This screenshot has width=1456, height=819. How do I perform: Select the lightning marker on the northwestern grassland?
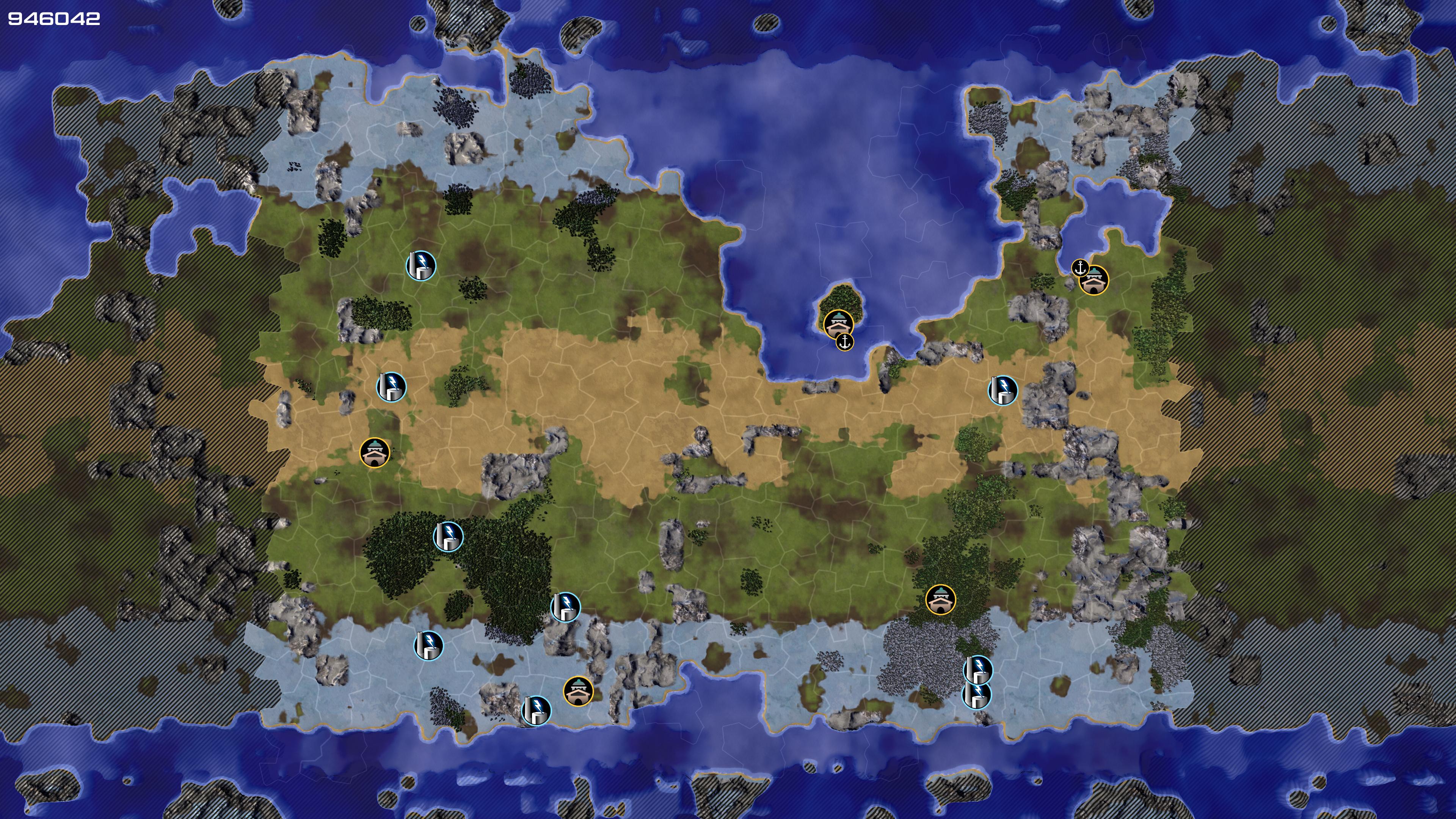point(421,265)
